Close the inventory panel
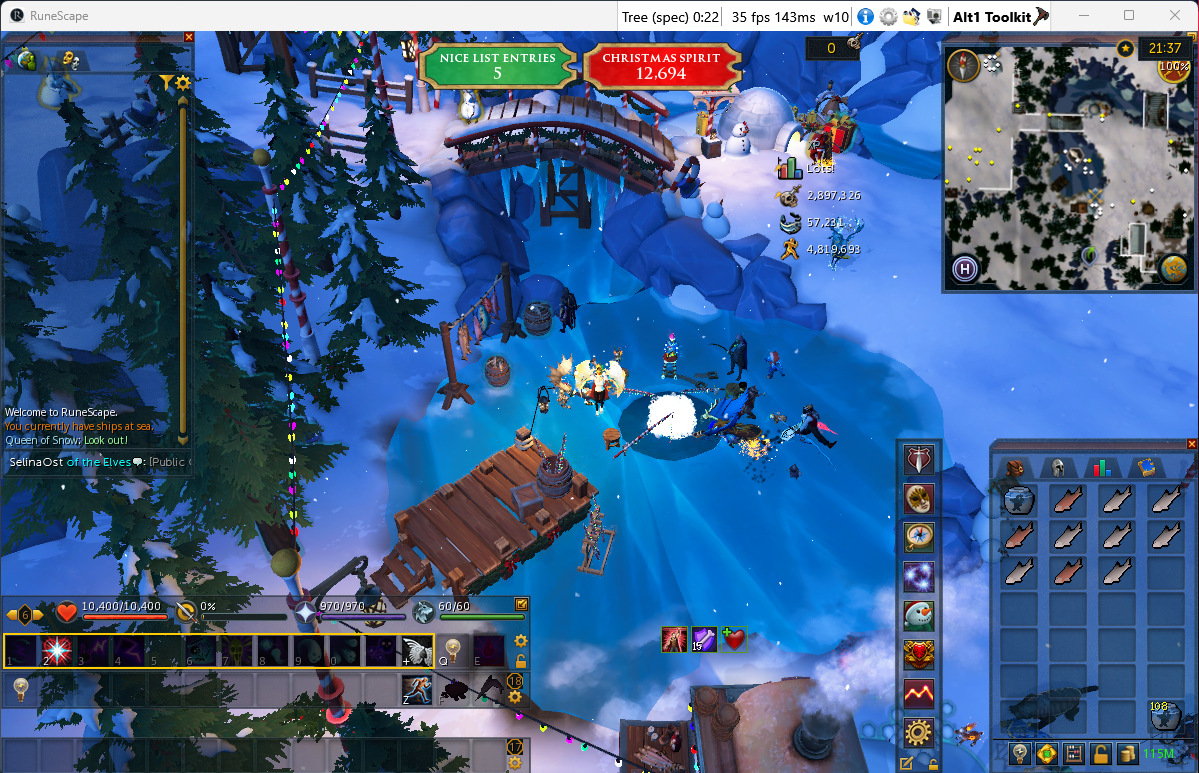This screenshot has height=773, width=1199. tap(1191, 444)
